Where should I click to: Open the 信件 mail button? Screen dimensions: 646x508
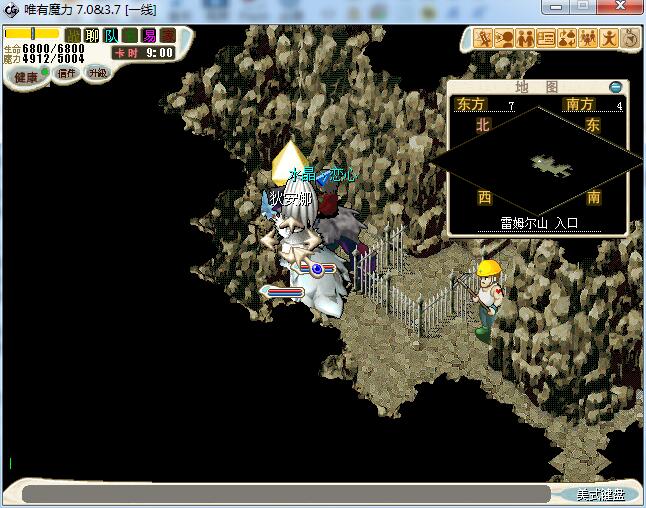[66, 73]
